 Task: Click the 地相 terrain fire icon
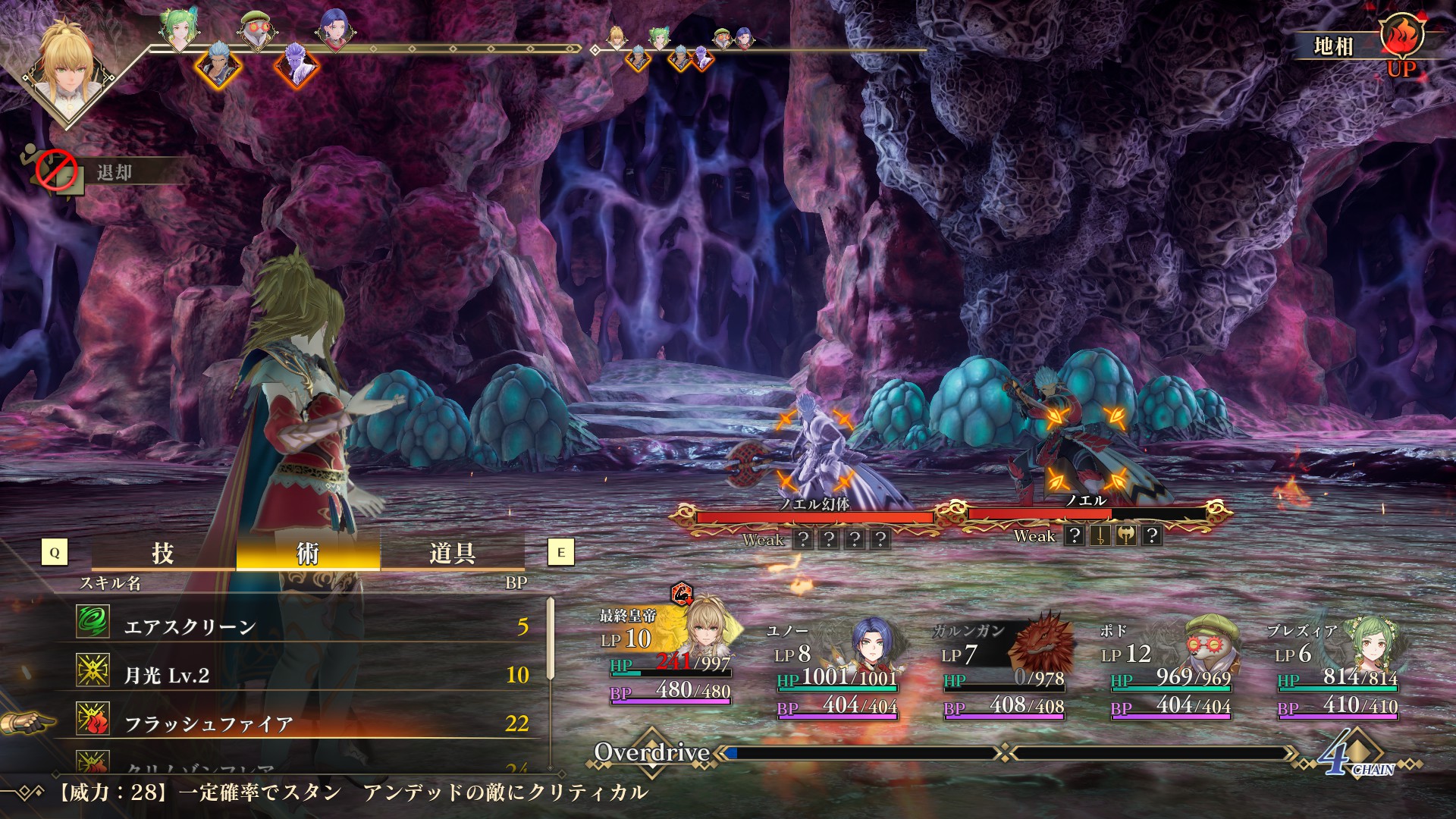click(1401, 36)
